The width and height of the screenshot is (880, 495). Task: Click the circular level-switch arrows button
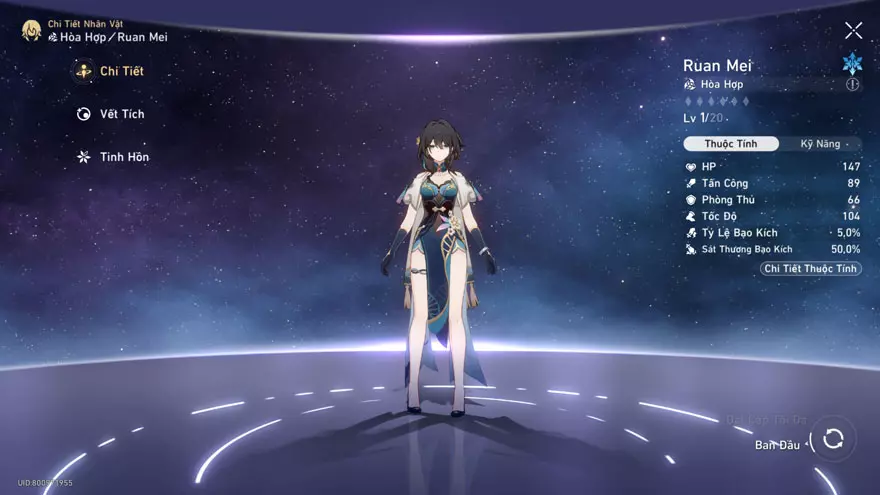click(833, 439)
